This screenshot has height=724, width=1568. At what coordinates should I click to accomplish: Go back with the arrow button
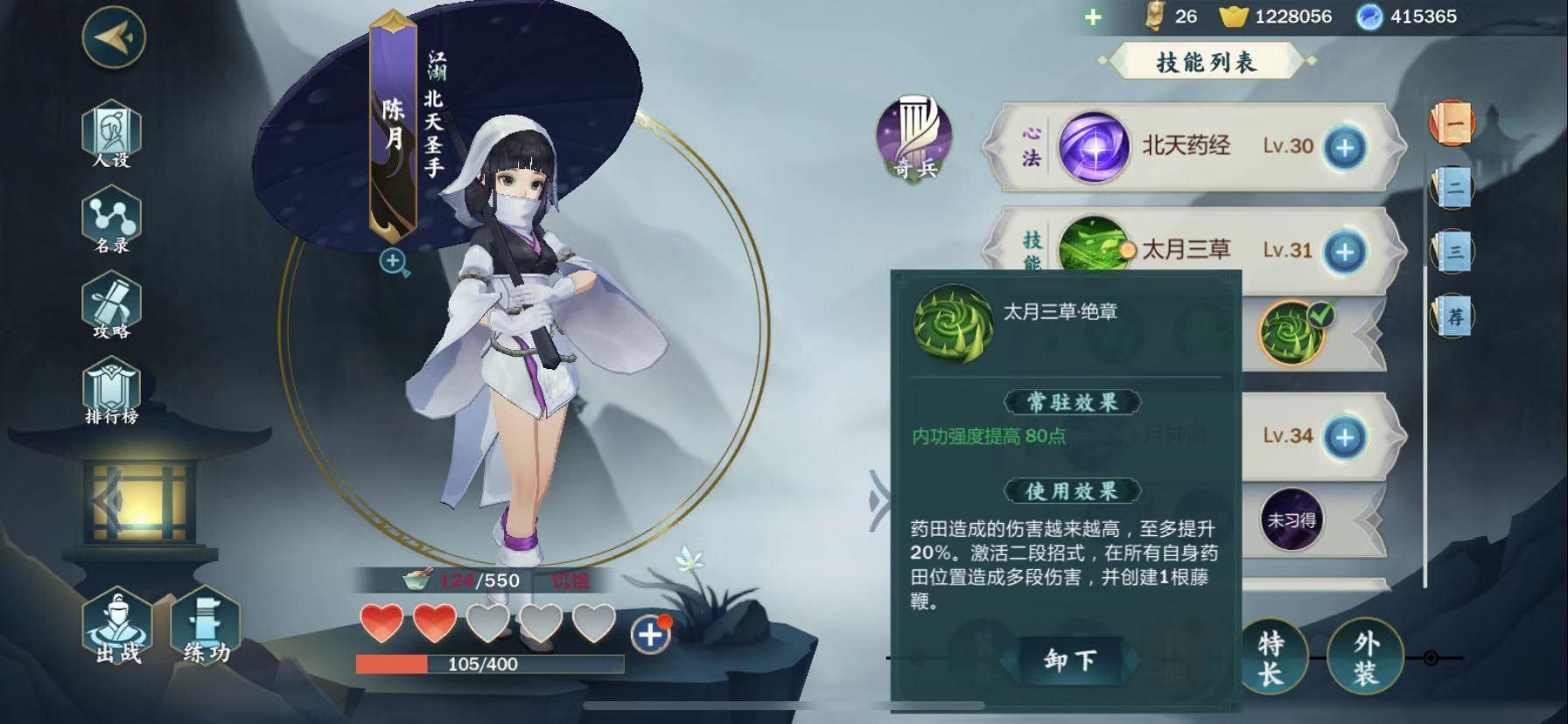(x=114, y=37)
